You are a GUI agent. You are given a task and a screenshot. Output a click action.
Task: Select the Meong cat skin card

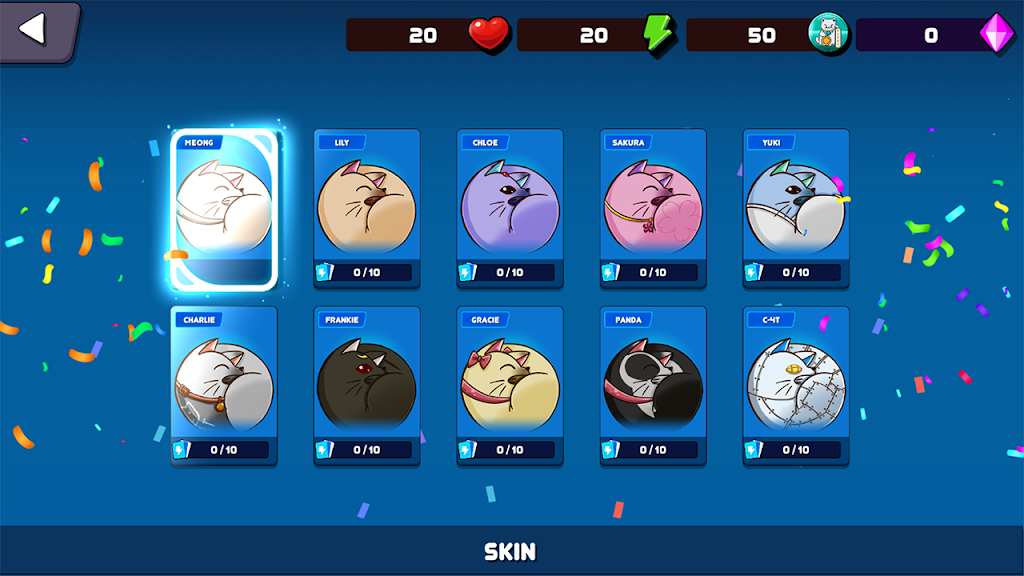pos(224,209)
